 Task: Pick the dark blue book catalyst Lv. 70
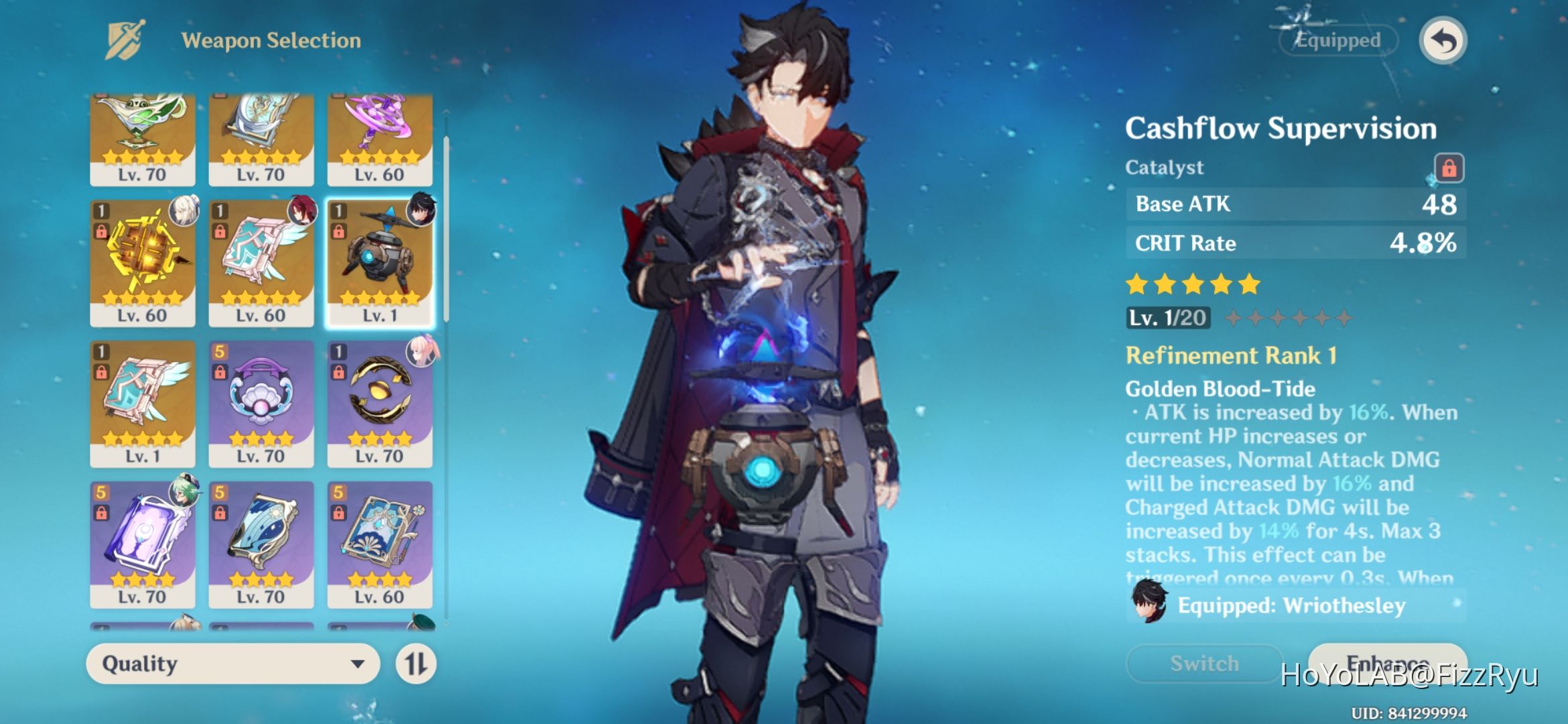click(x=261, y=544)
